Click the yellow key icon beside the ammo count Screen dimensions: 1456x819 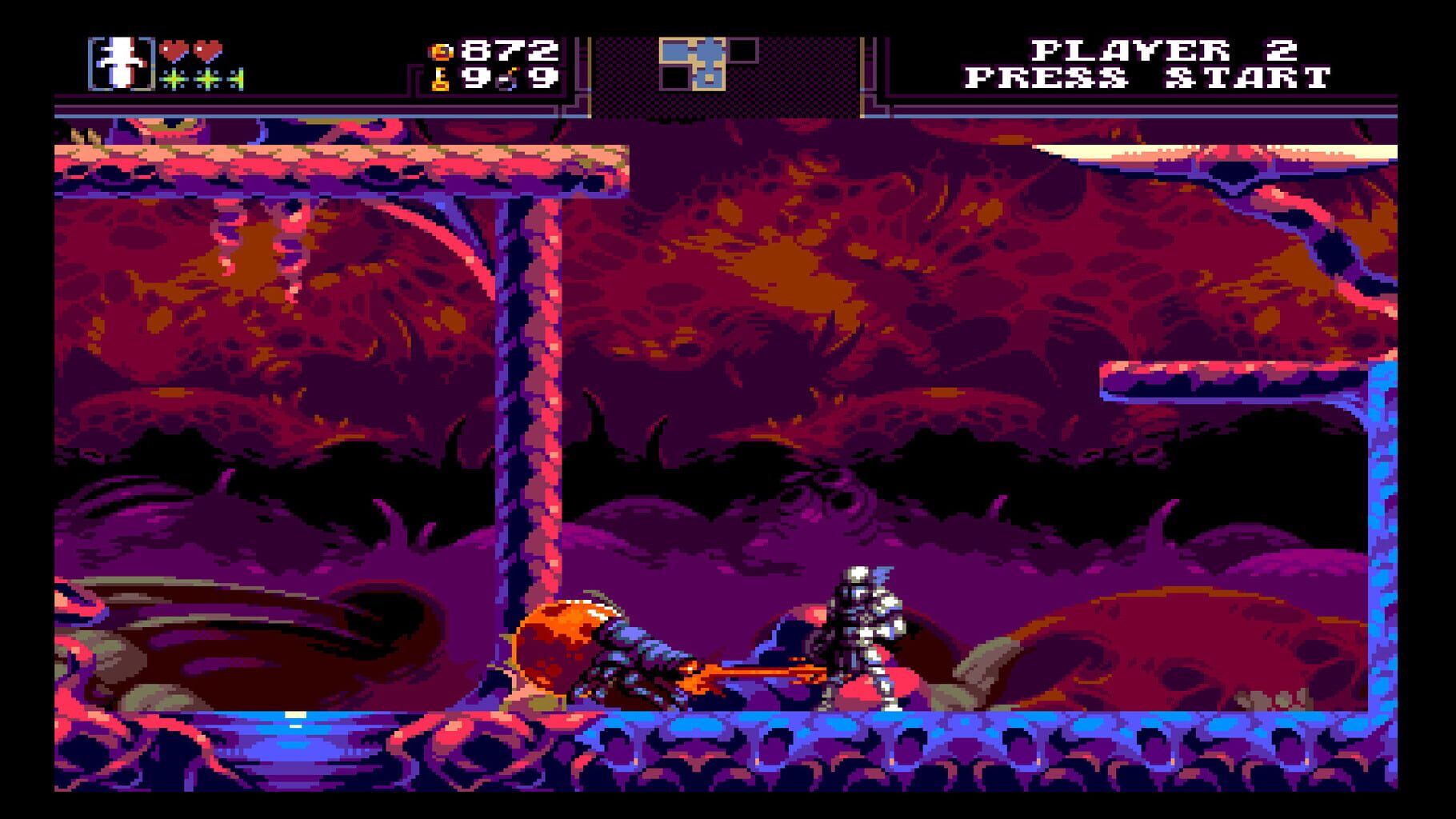440,81
